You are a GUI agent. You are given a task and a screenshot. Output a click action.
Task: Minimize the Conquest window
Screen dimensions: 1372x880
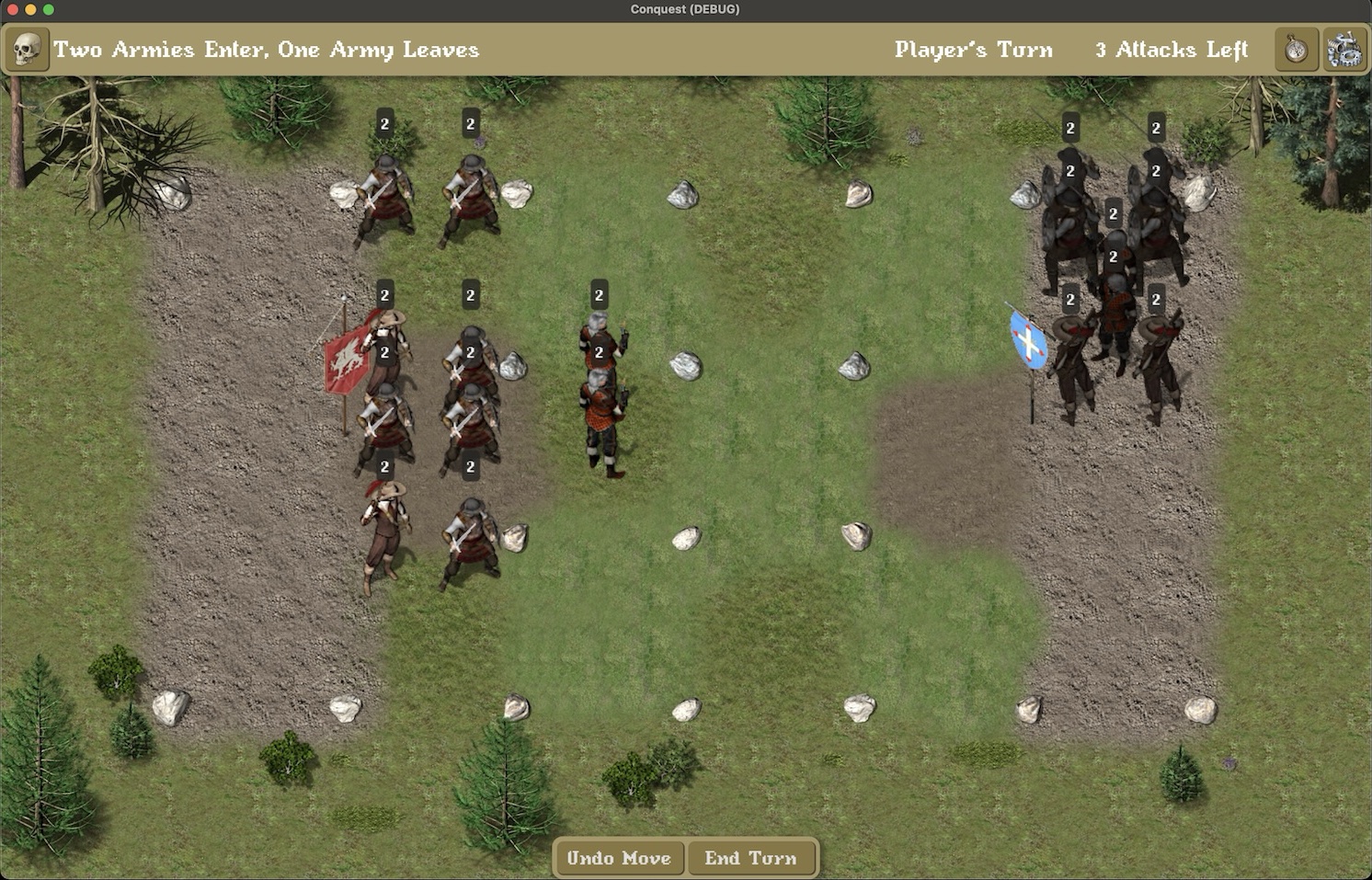click(30, 9)
